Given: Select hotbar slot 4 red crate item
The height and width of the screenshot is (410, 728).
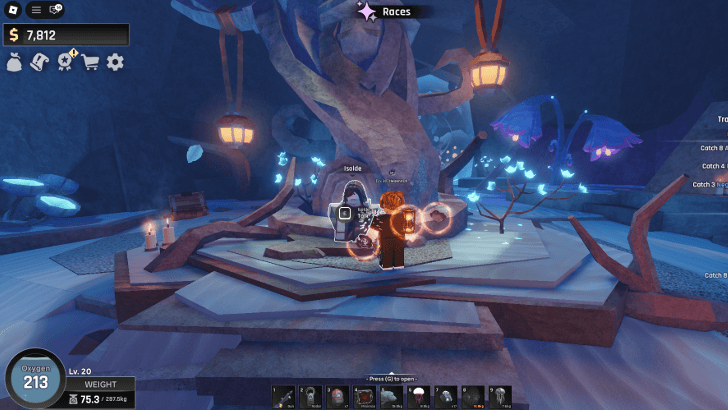Looking at the screenshot, I should coord(364,397).
